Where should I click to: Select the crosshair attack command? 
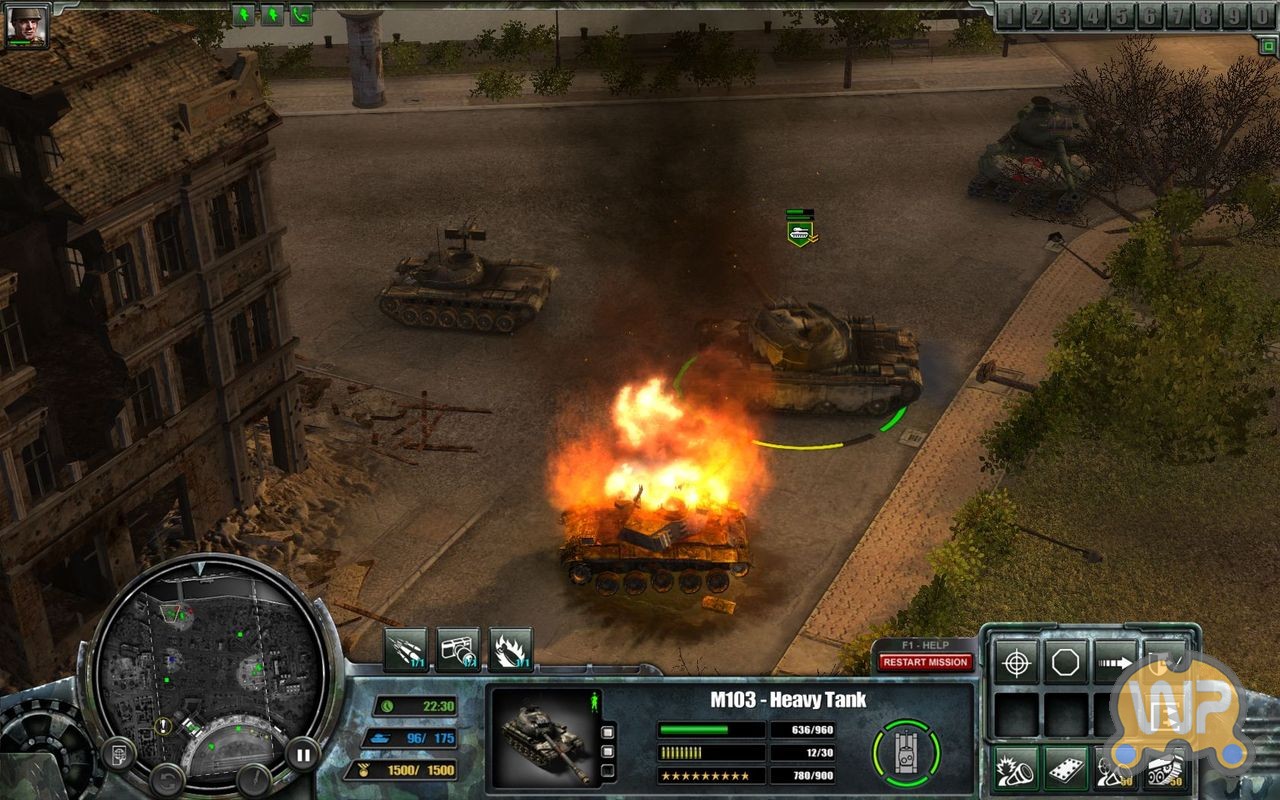[x=1015, y=662]
